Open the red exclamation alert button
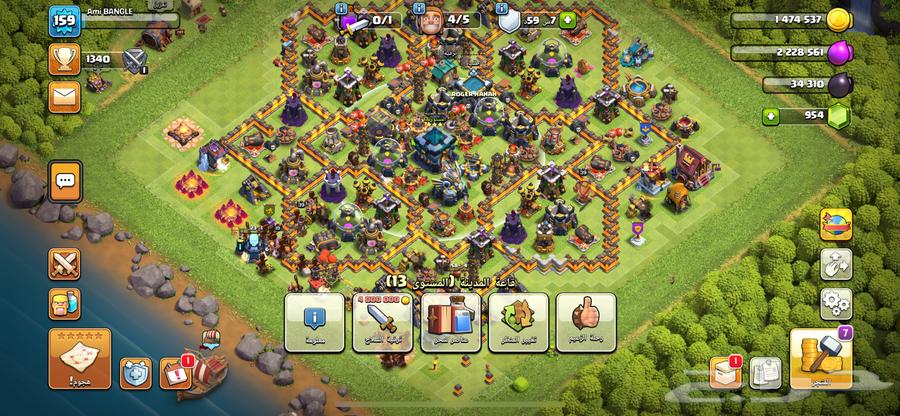The width and height of the screenshot is (900, 416). pos(174,371)
